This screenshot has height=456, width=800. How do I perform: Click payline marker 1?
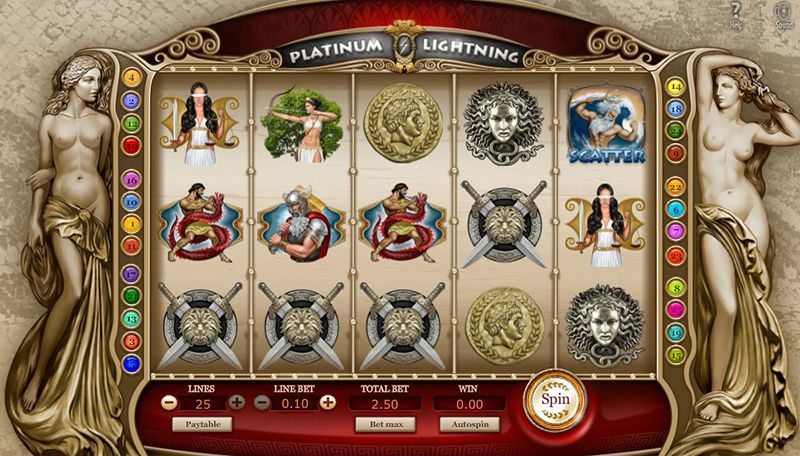coord(131,224)
